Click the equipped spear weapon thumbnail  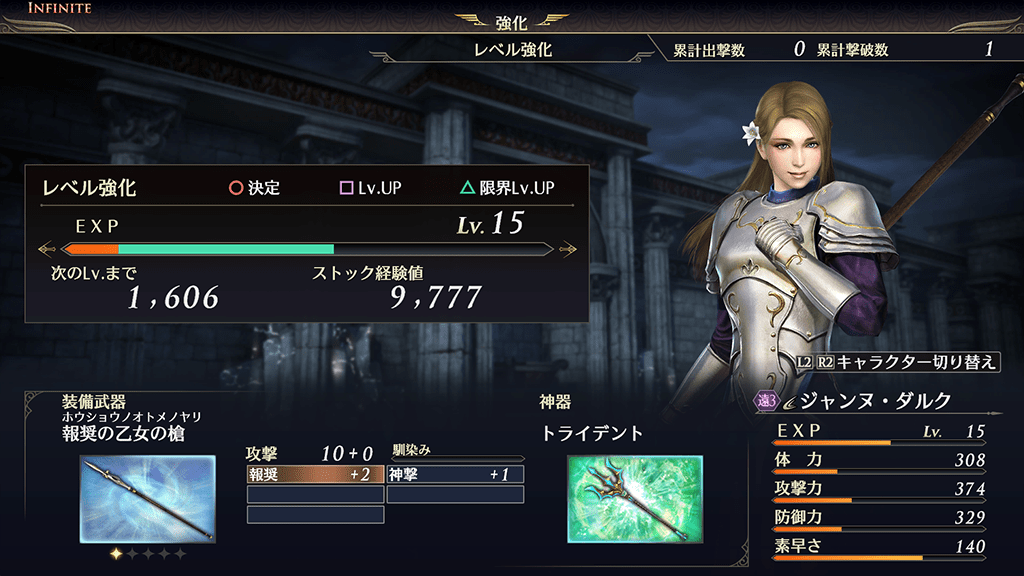point(147,500)
